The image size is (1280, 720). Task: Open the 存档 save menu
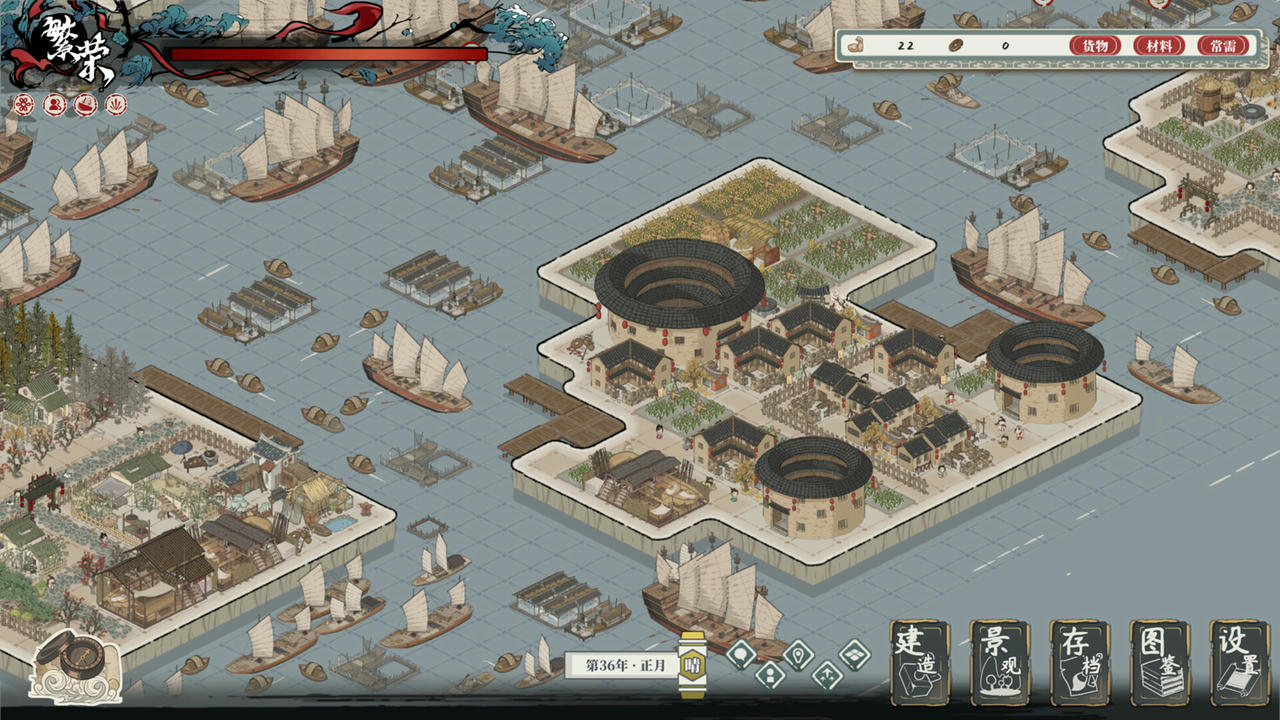1079,663
